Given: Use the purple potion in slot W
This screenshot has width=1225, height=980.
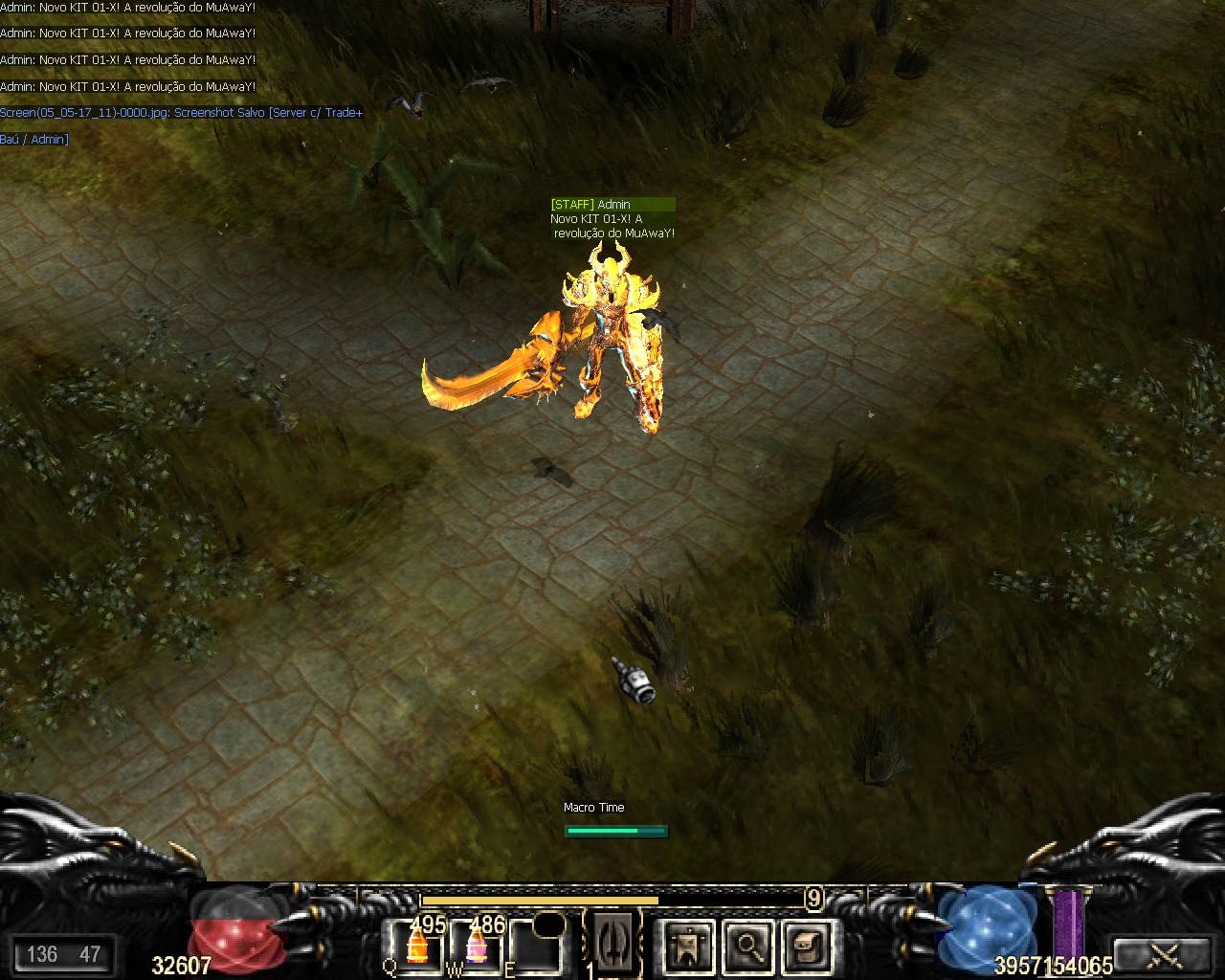Looking at the screenshot, I should tap(477, 947).
